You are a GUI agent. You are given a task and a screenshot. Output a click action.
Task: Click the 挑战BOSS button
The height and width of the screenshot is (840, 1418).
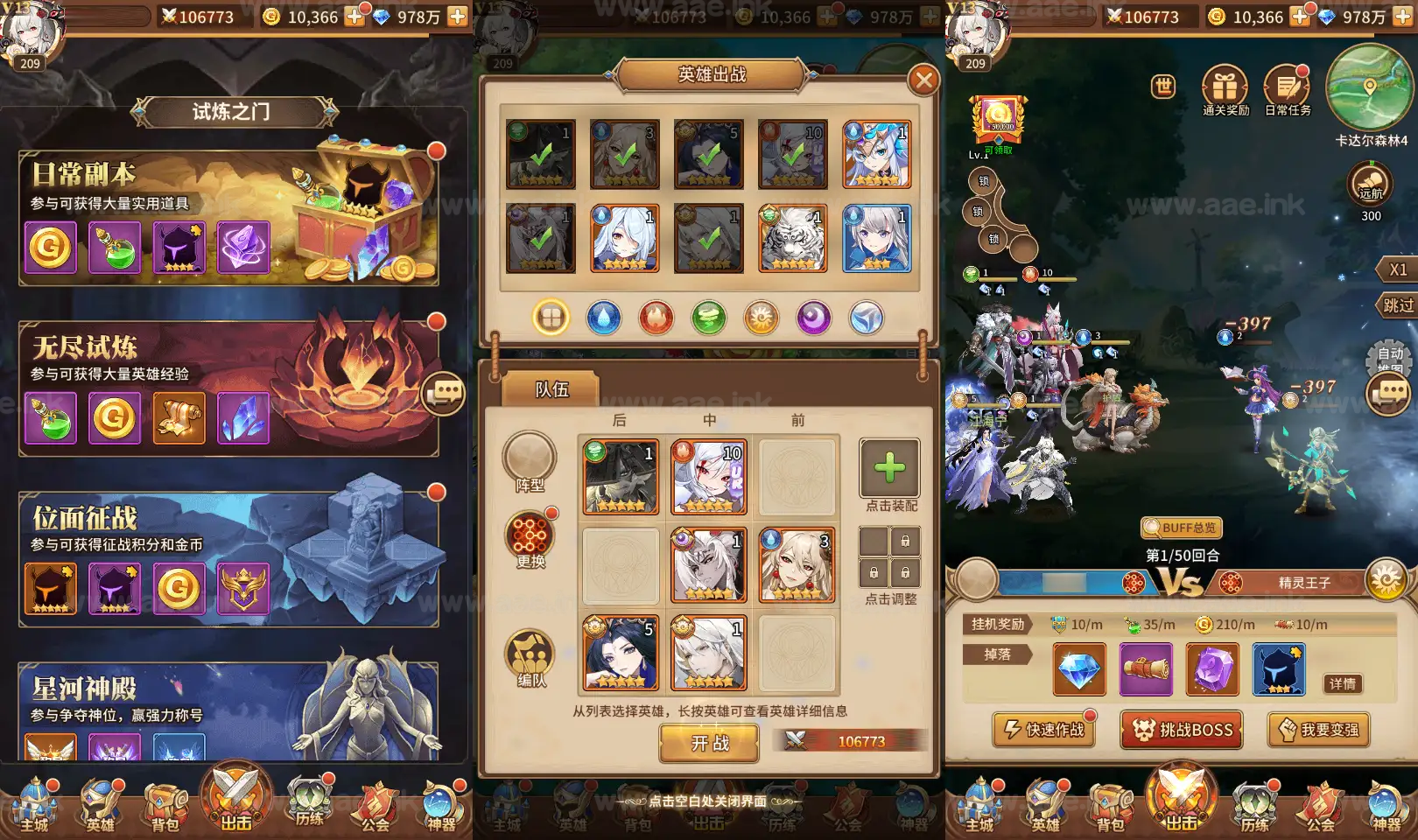point(1181,730)
